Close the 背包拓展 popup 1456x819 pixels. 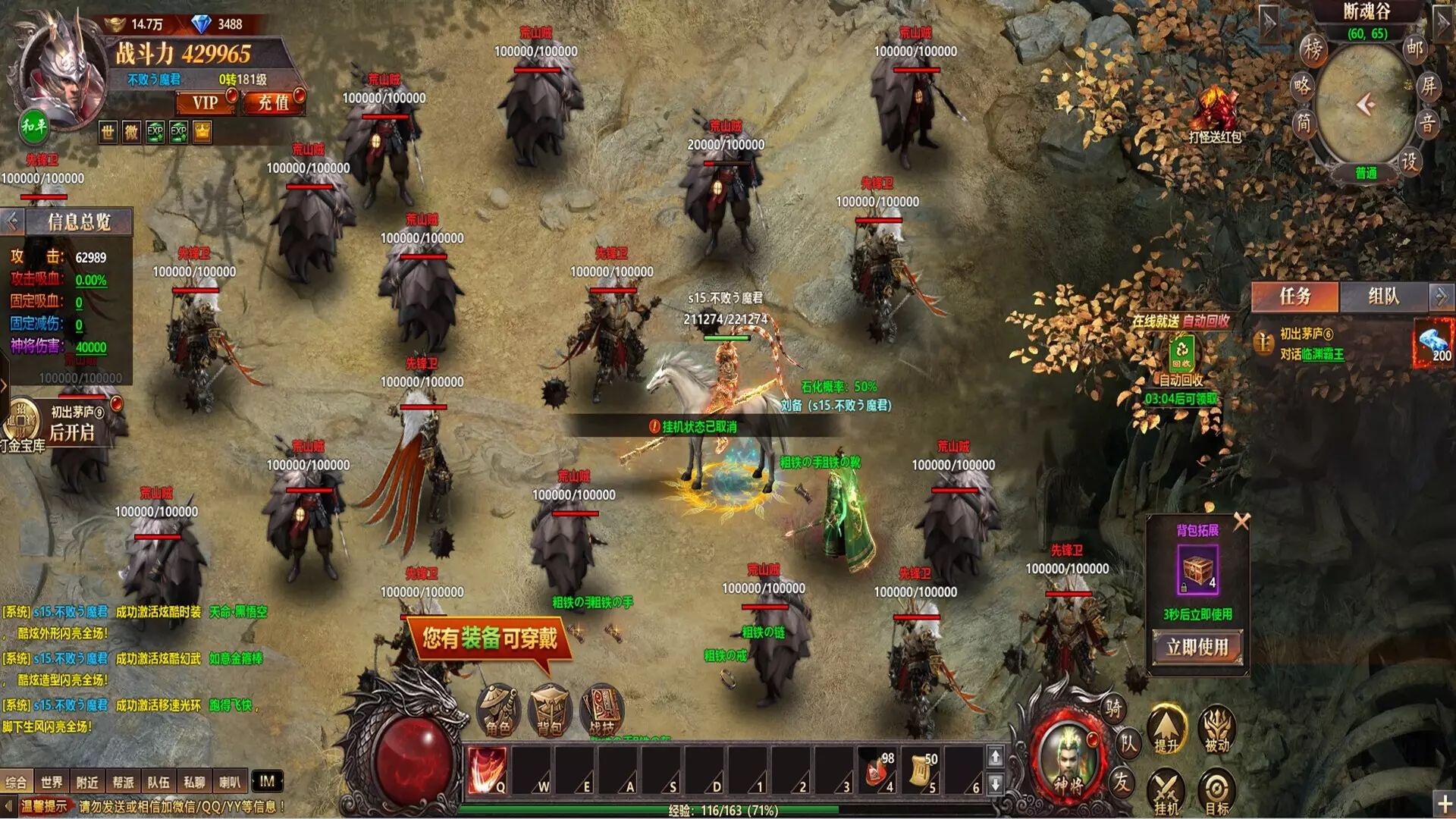click(x=1241, y=522)
